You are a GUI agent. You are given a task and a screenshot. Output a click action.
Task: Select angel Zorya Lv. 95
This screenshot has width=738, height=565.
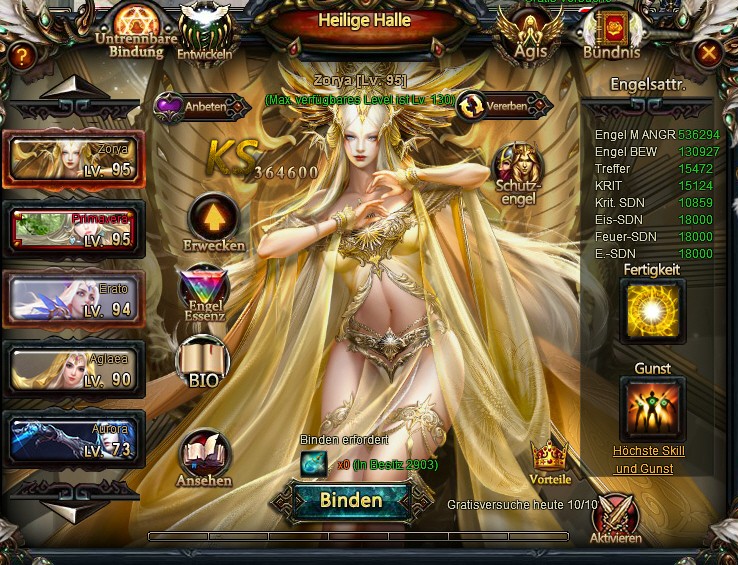tap(74, 158)
